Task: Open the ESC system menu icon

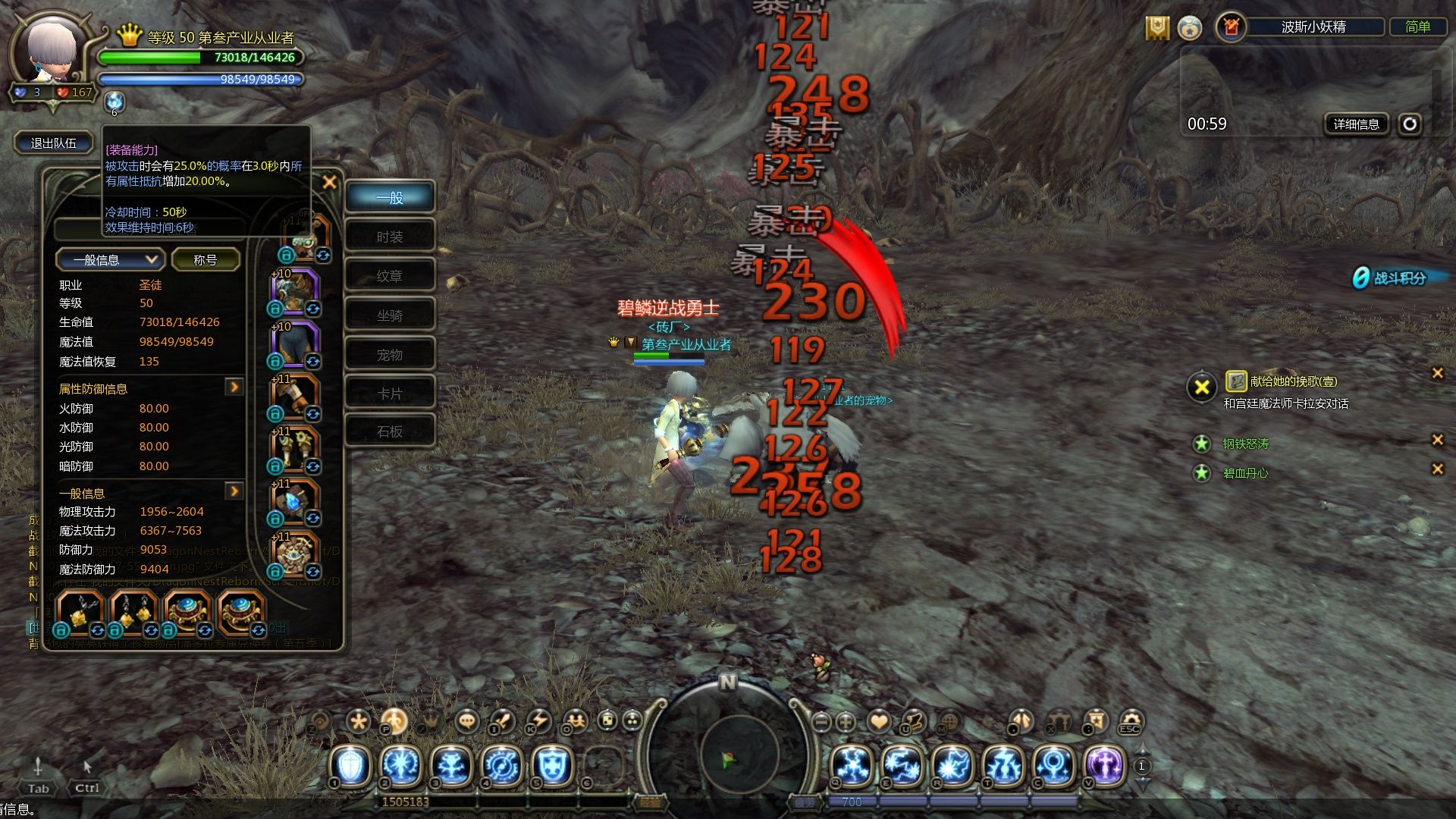Action: click(x=1130, y=722)
